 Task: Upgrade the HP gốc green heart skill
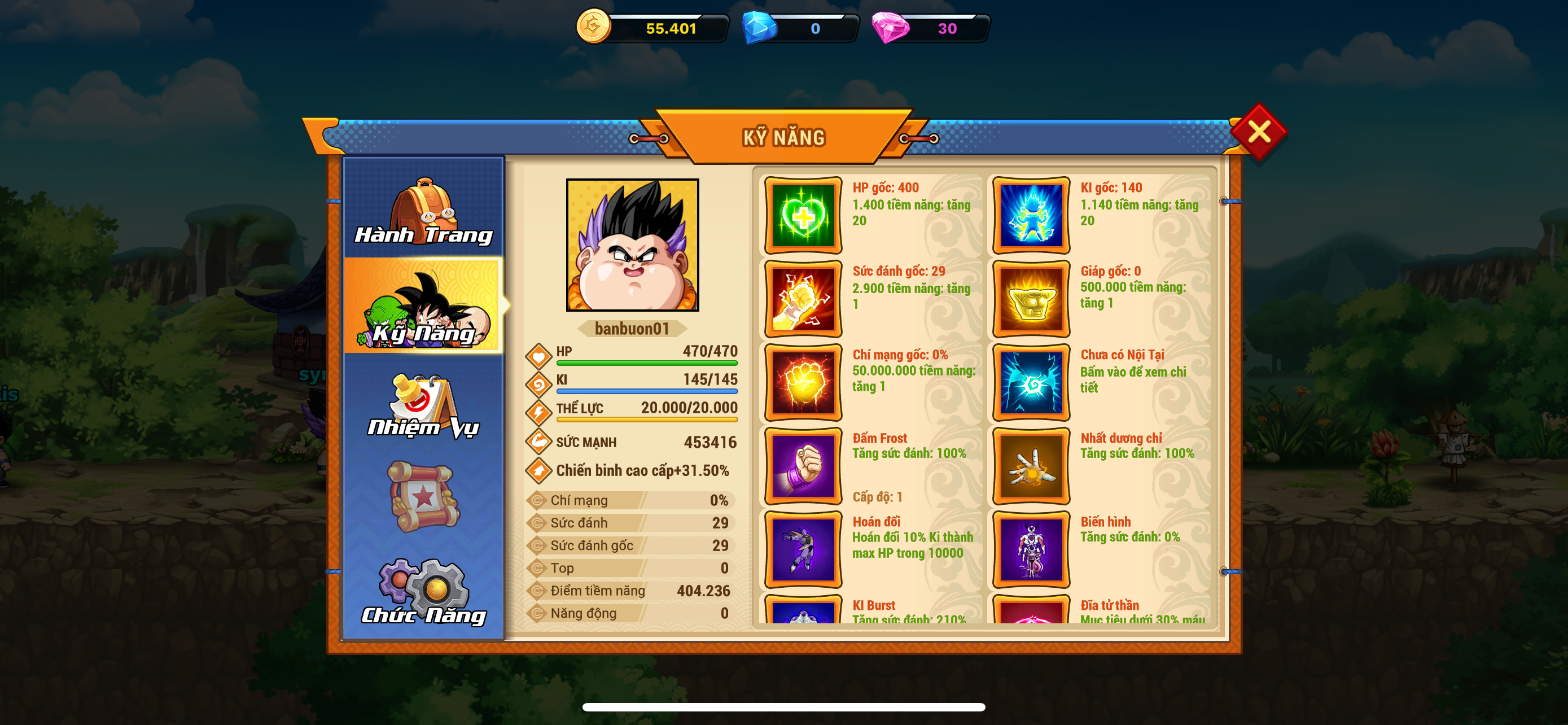pos(803,216)
